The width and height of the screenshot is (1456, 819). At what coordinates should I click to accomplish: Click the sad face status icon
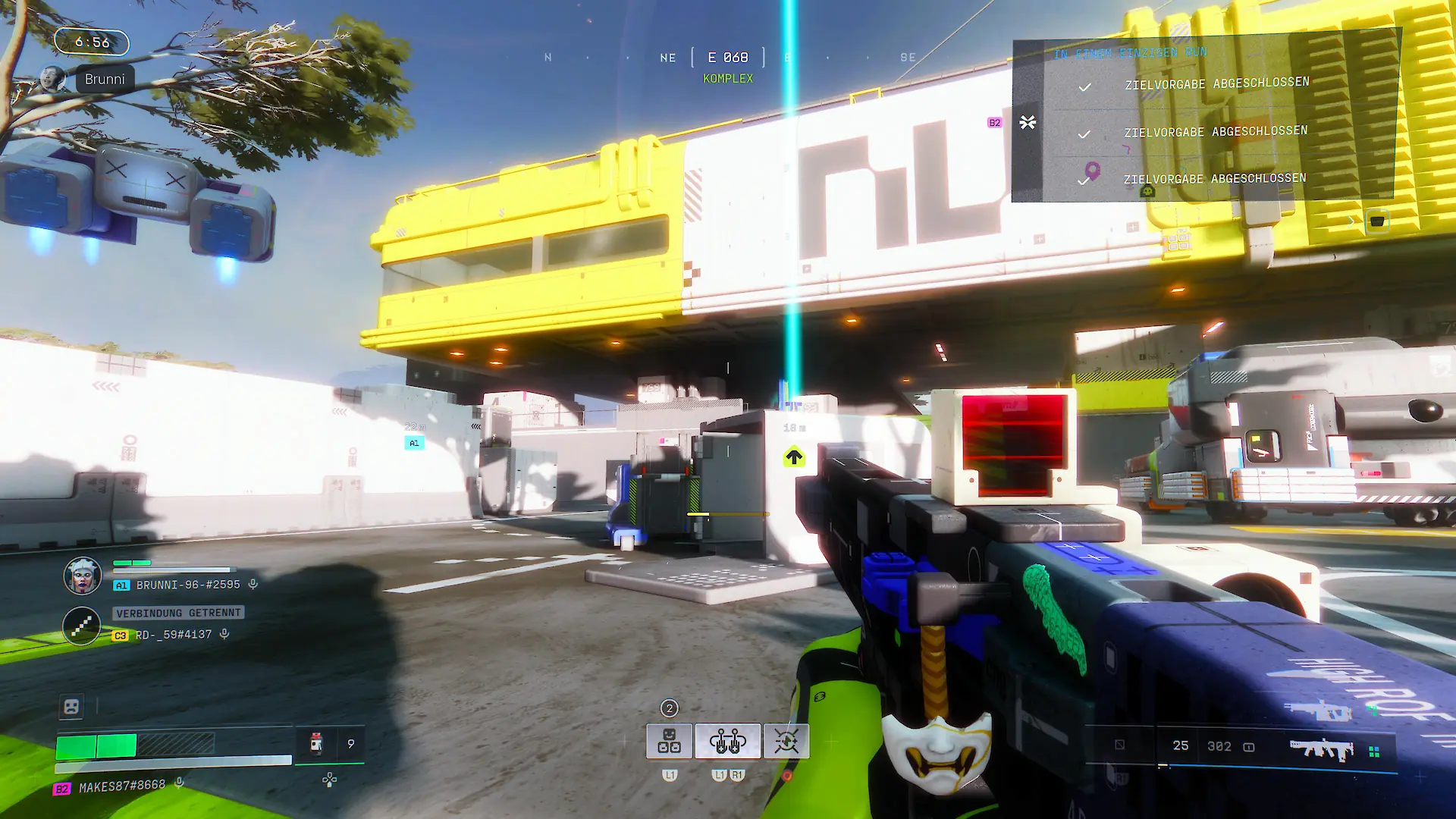(71, 707)
